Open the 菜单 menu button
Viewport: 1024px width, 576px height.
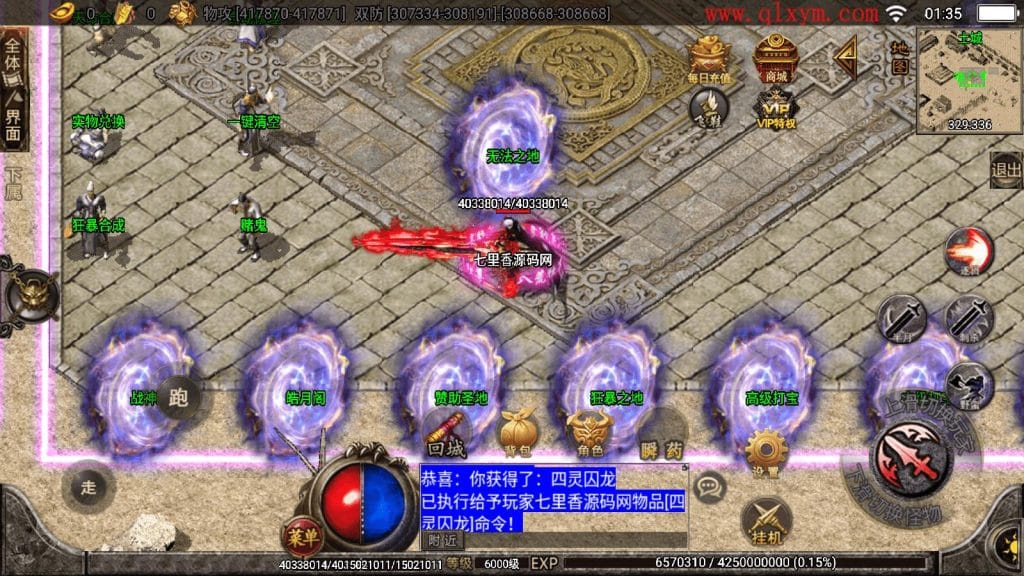(x=302, y=535)
